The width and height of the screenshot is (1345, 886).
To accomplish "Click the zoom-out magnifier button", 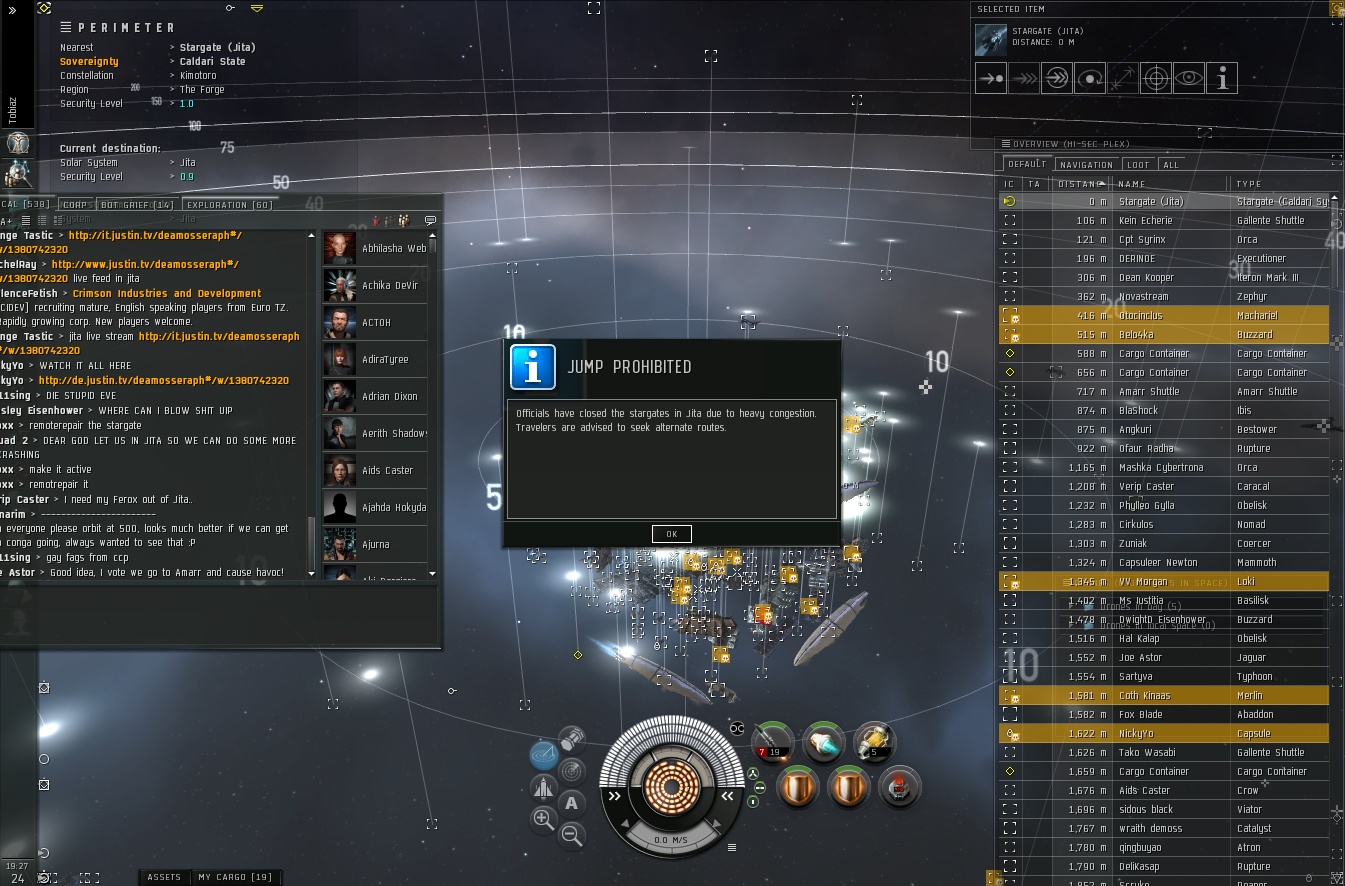I will (572, 833).
